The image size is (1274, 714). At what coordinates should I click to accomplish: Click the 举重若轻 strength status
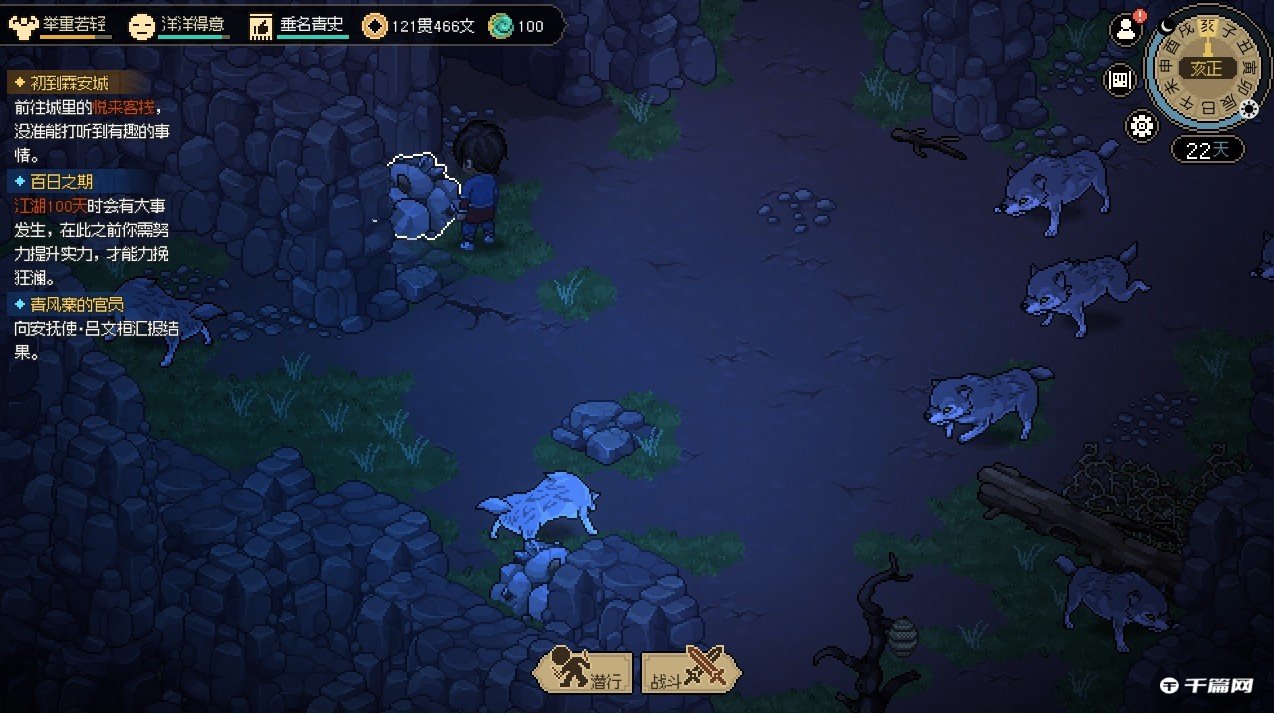point(65,25)
